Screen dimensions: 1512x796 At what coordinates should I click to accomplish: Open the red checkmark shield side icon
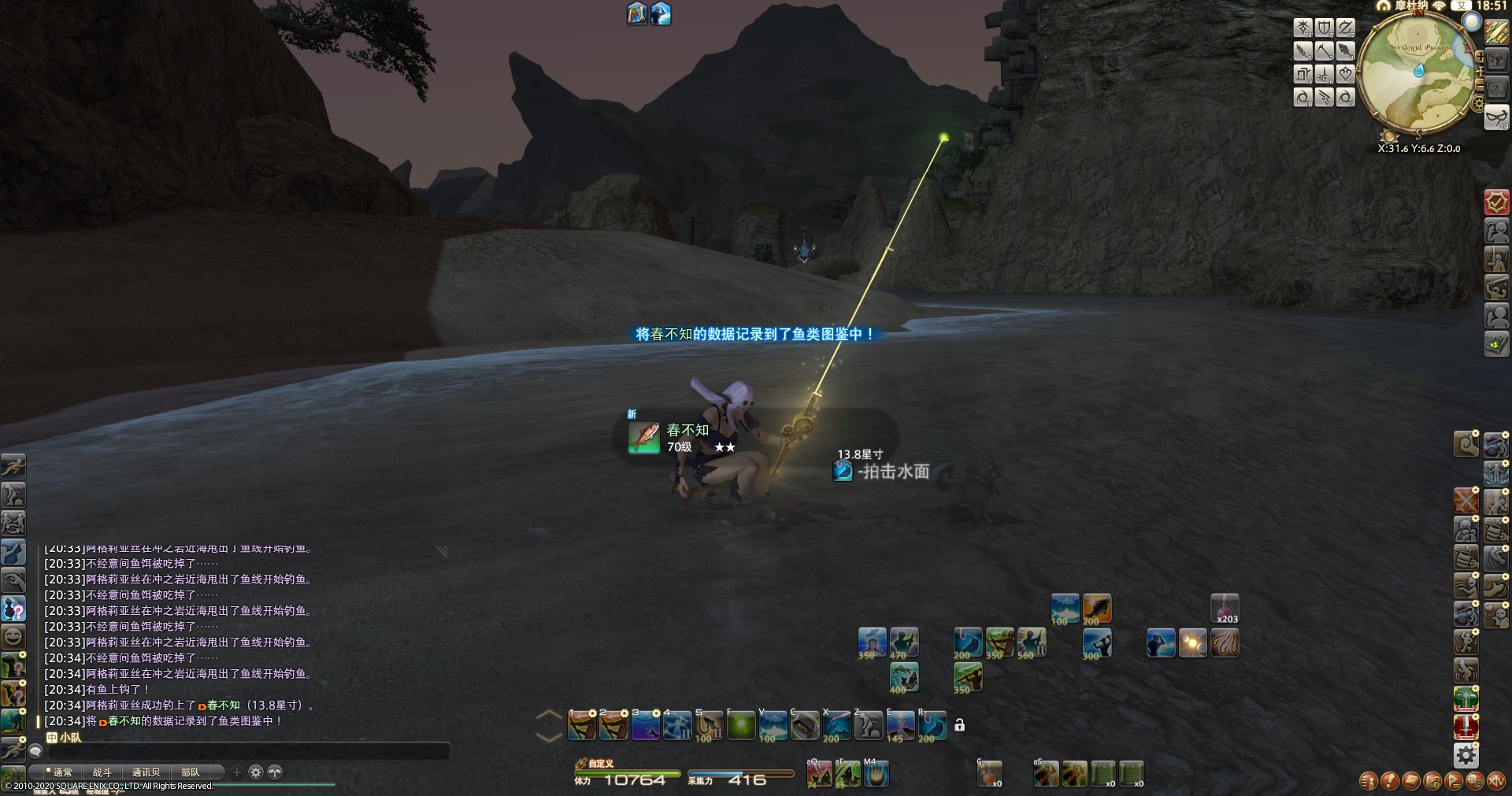click(1496, 202)
